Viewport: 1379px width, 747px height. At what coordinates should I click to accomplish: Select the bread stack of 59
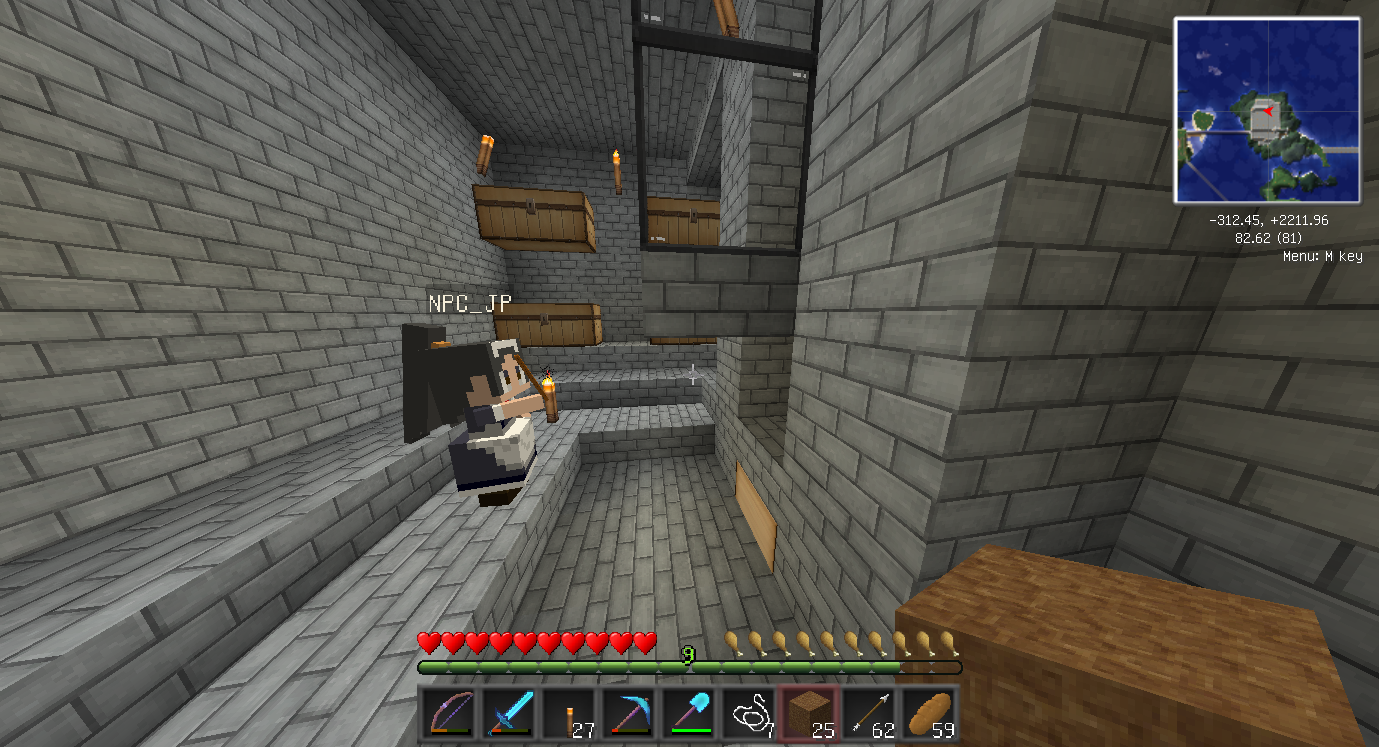[x=929, y=714]
